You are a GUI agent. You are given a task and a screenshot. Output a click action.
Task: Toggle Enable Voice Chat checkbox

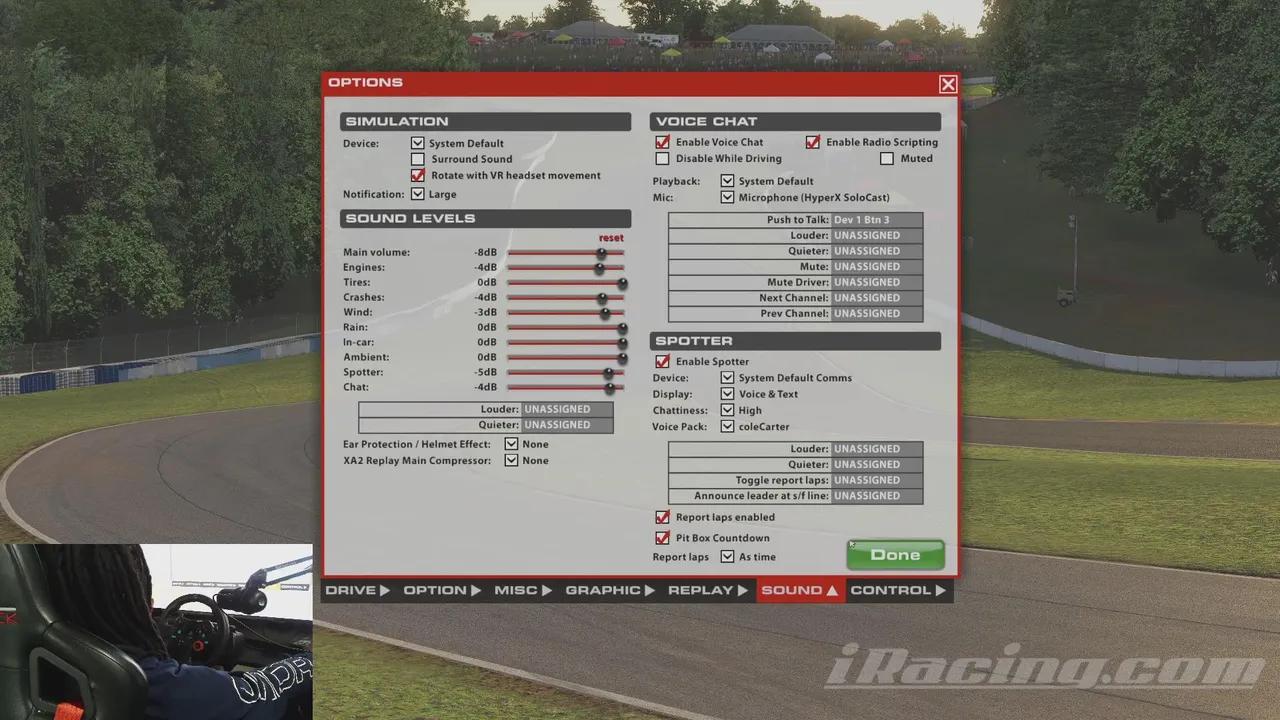662,143
